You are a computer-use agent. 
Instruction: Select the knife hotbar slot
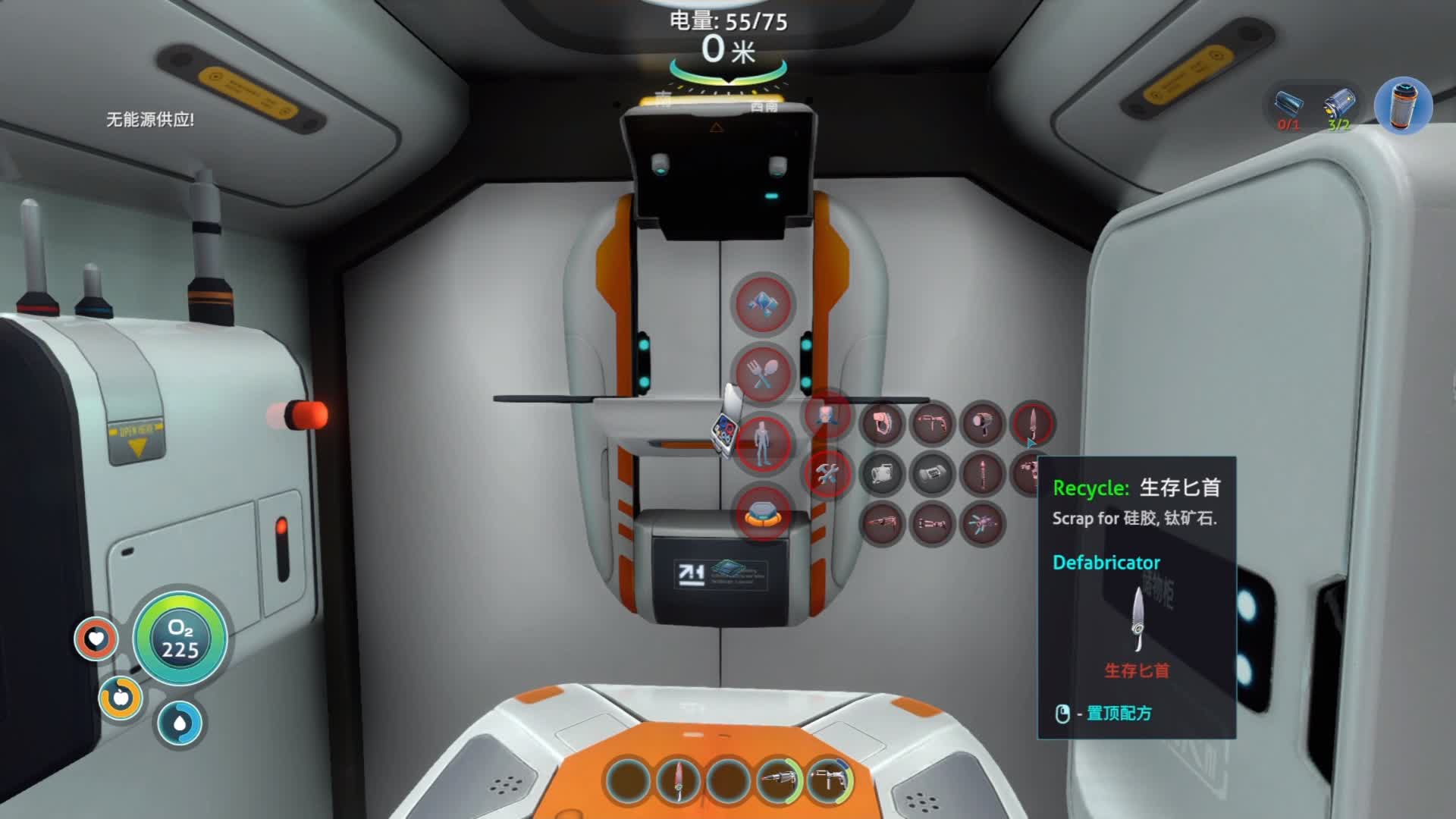[x=678, y=780]
